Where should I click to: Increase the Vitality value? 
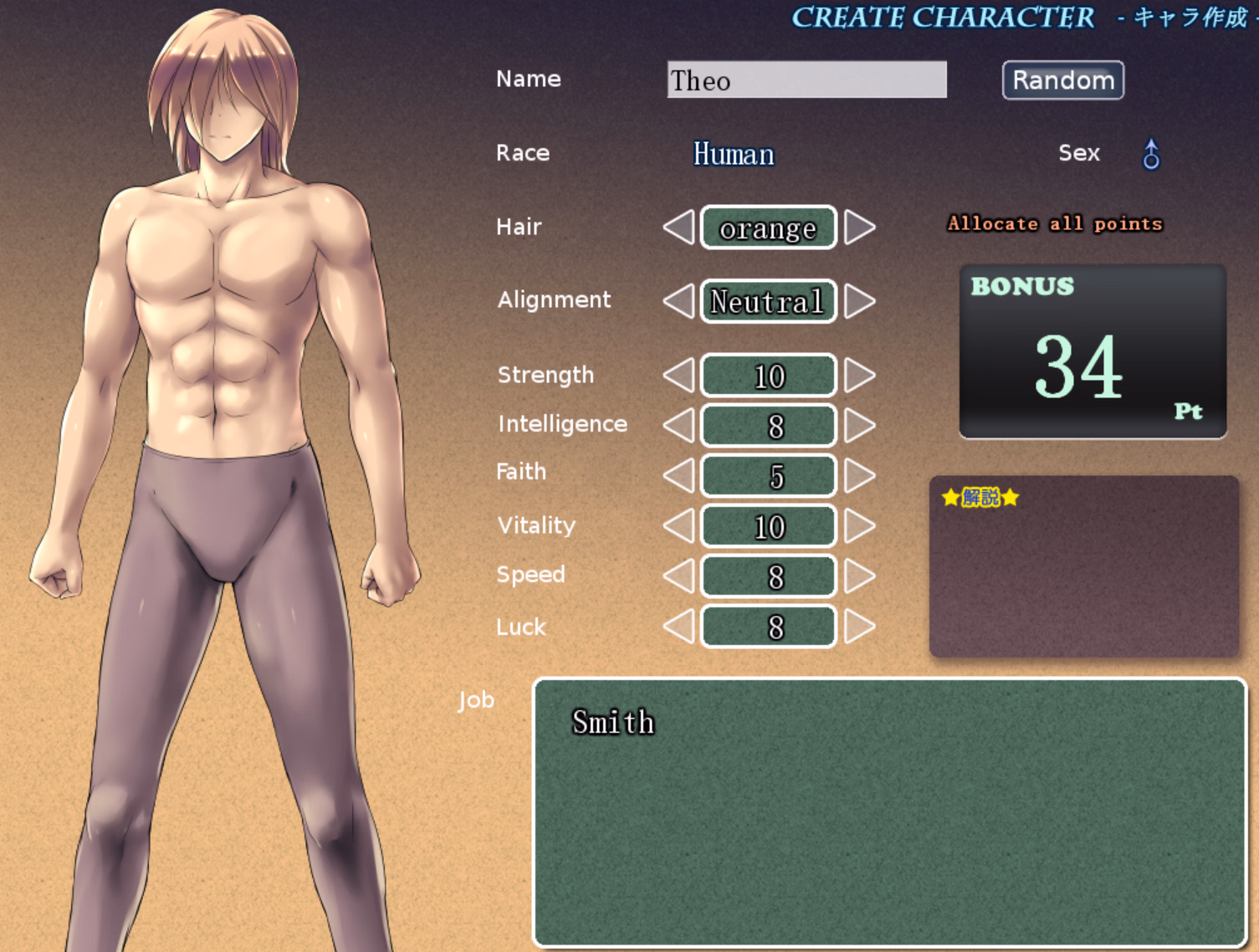click(x=860, y=526)
